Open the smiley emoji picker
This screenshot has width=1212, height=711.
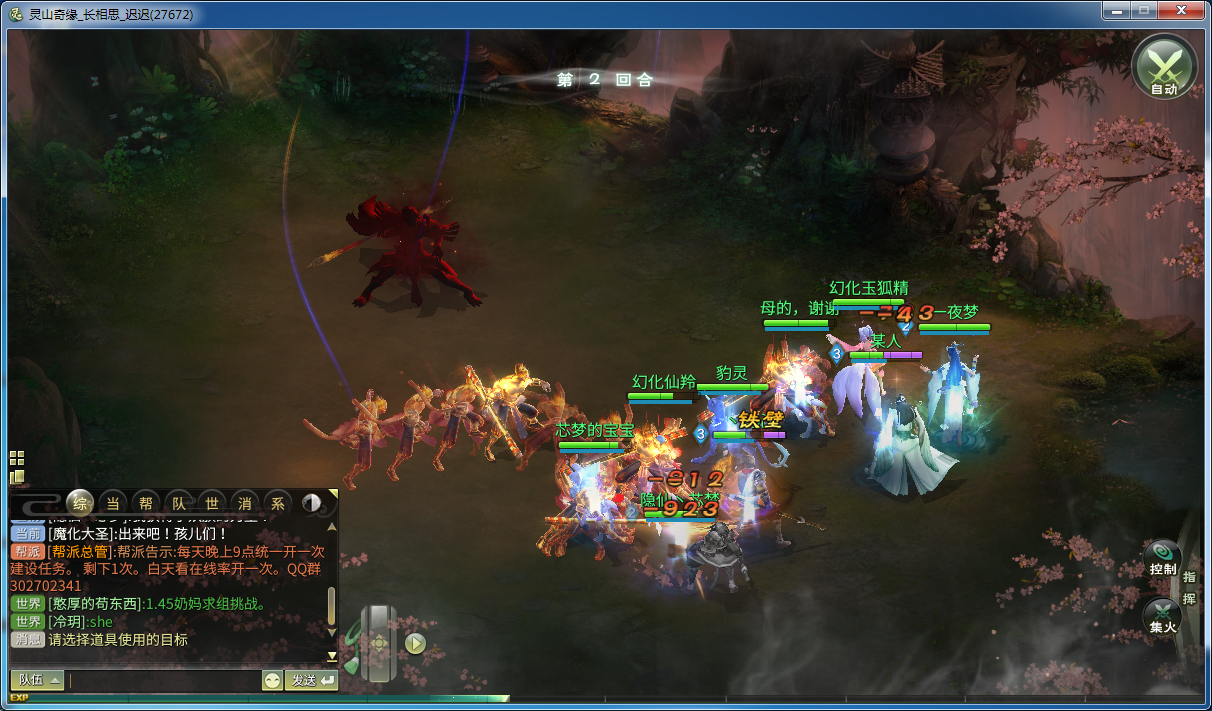pos(272,680)
